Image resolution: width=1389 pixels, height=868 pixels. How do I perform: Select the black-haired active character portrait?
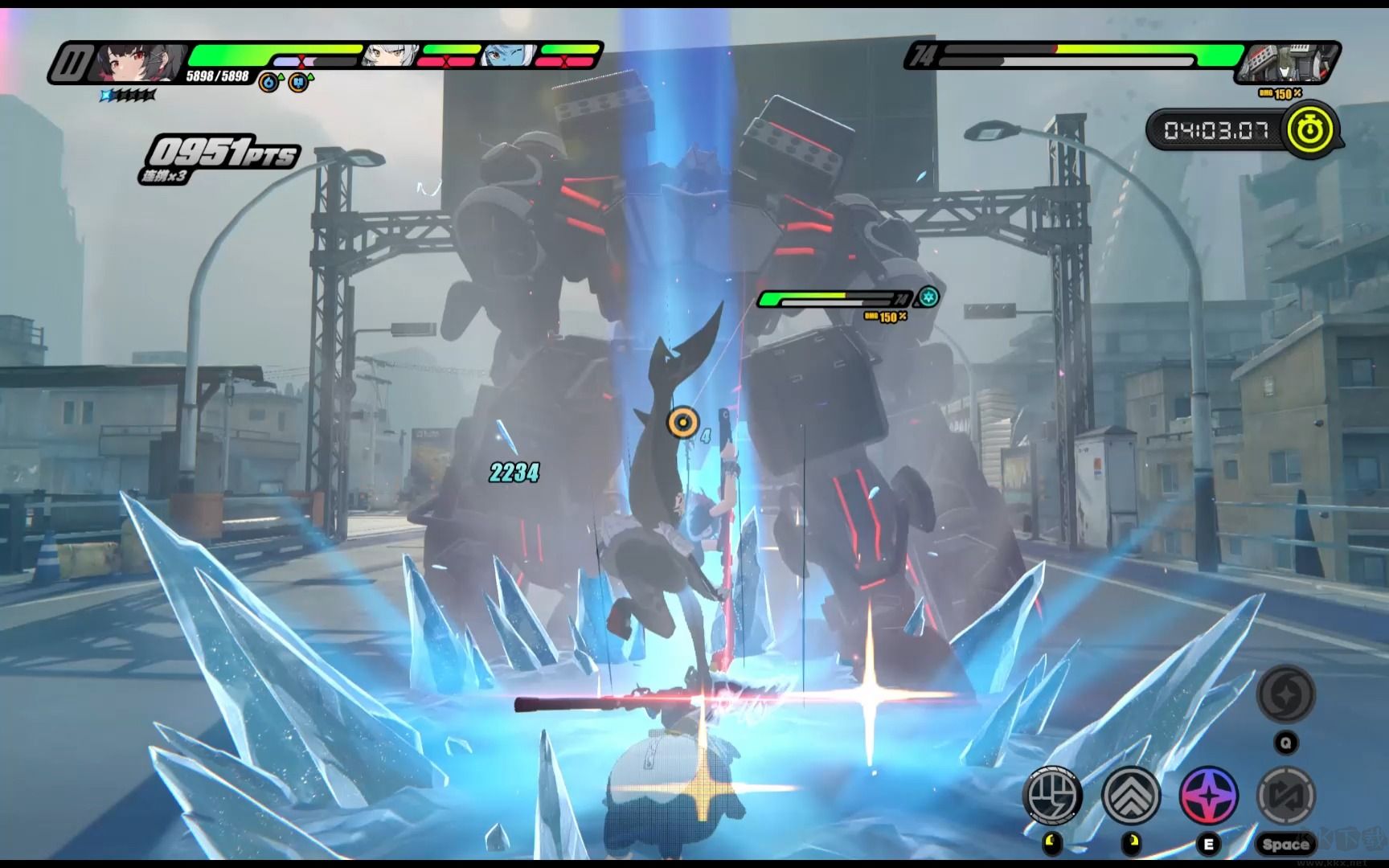point(138,62)
